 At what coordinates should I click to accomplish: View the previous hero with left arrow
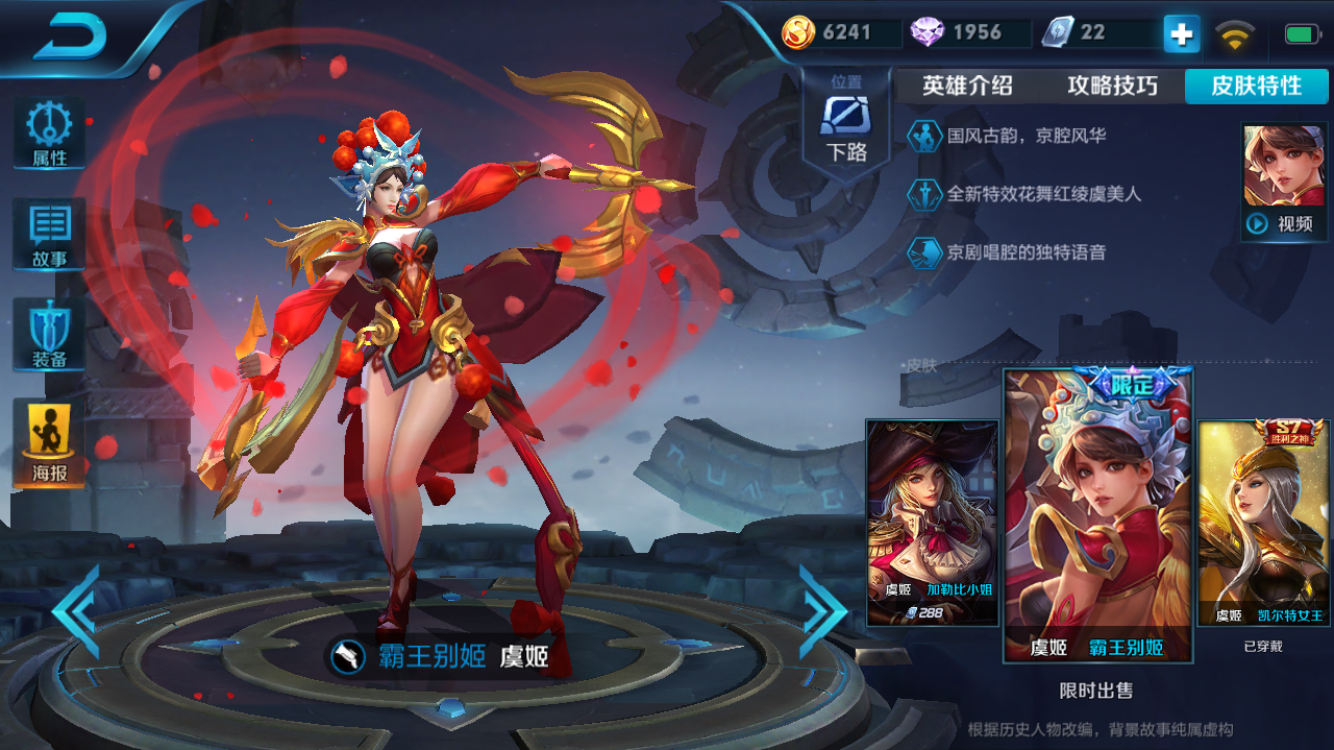pos(77,611)
